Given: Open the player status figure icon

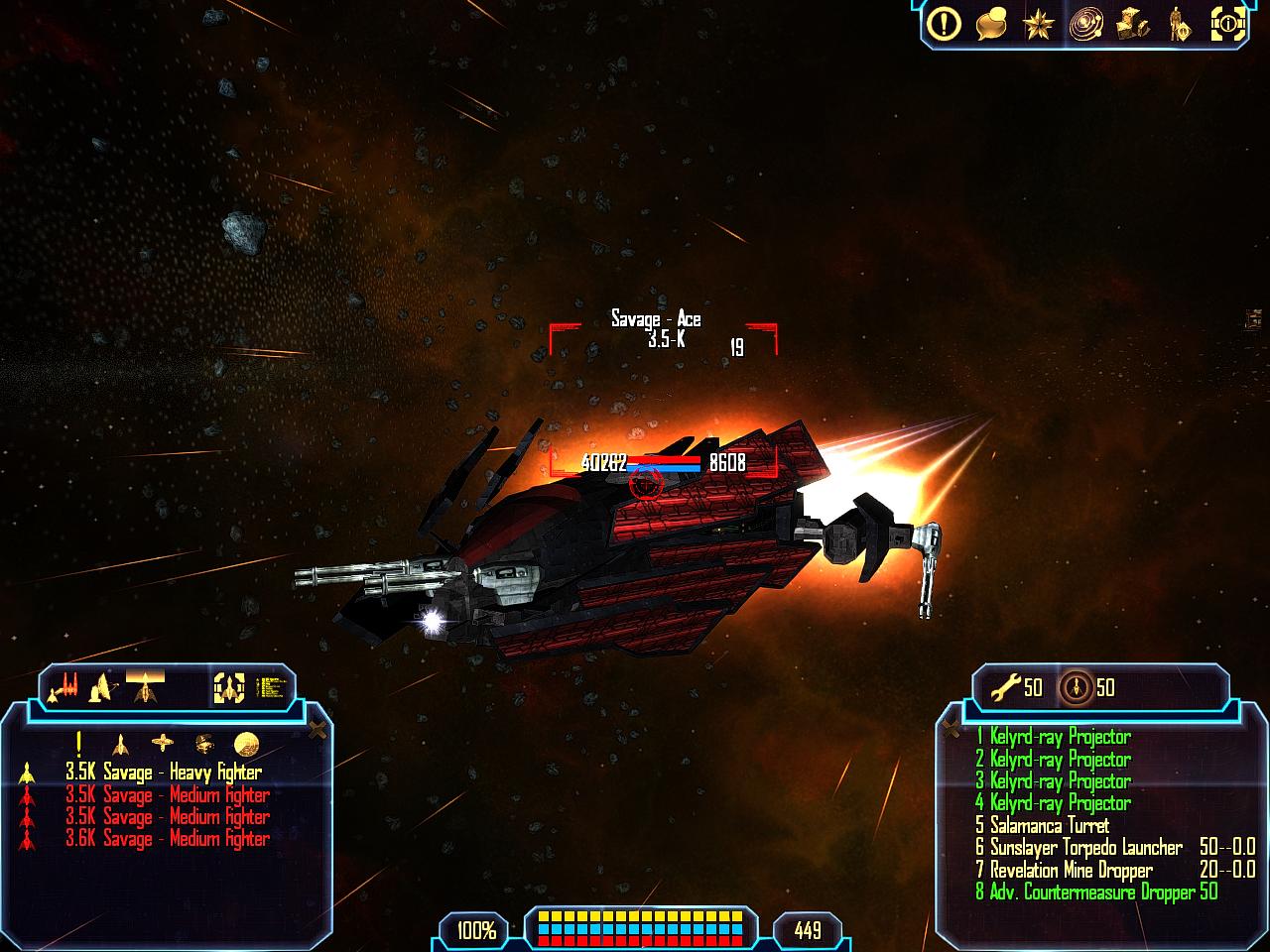Looking at the screenshot, I should coord(1179,24).
